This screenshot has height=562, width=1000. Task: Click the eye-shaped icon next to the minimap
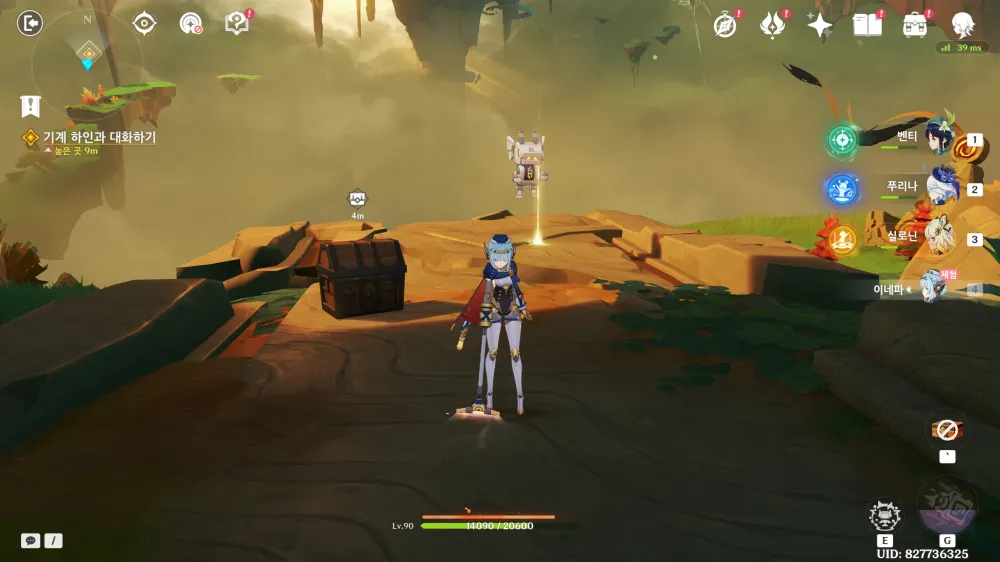click(144, 23)
